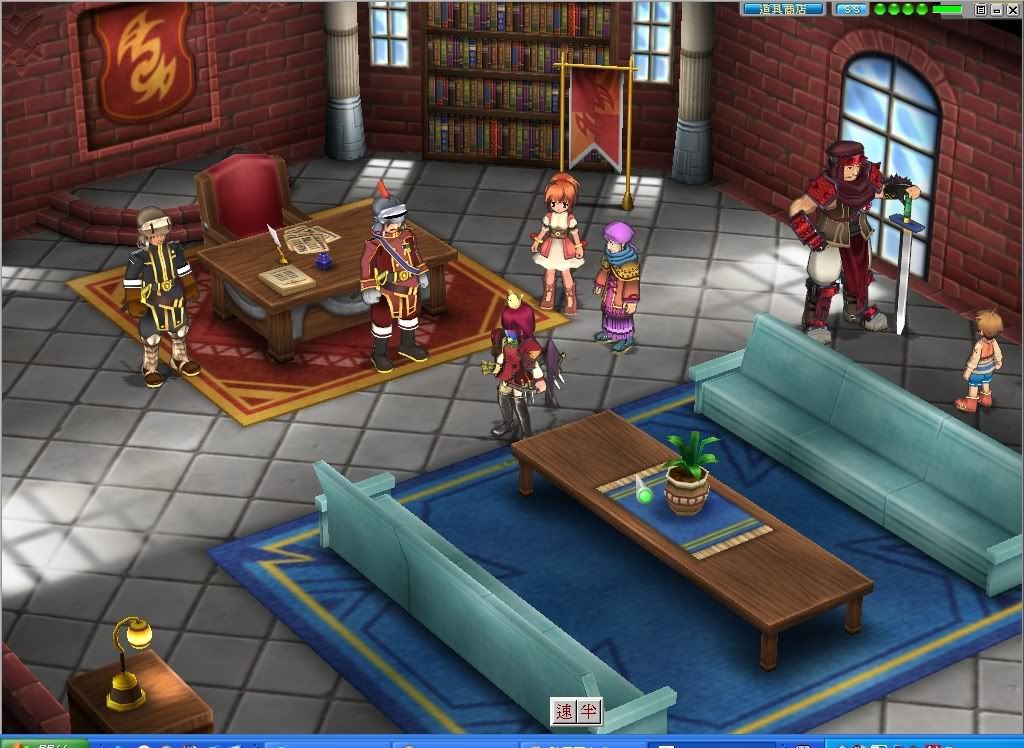Open the window menu list icon
The height and width of the screenshot is (748, 1024).
pos(981,9)
